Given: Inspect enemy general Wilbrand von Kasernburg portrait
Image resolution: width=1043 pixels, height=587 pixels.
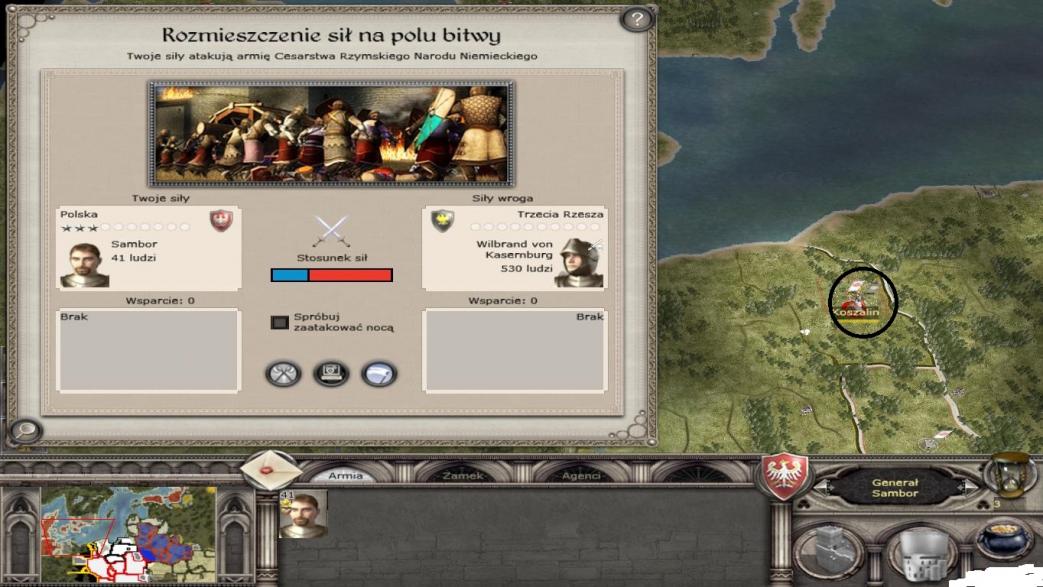Looking at the screenshot, I should tap(579, 263).
